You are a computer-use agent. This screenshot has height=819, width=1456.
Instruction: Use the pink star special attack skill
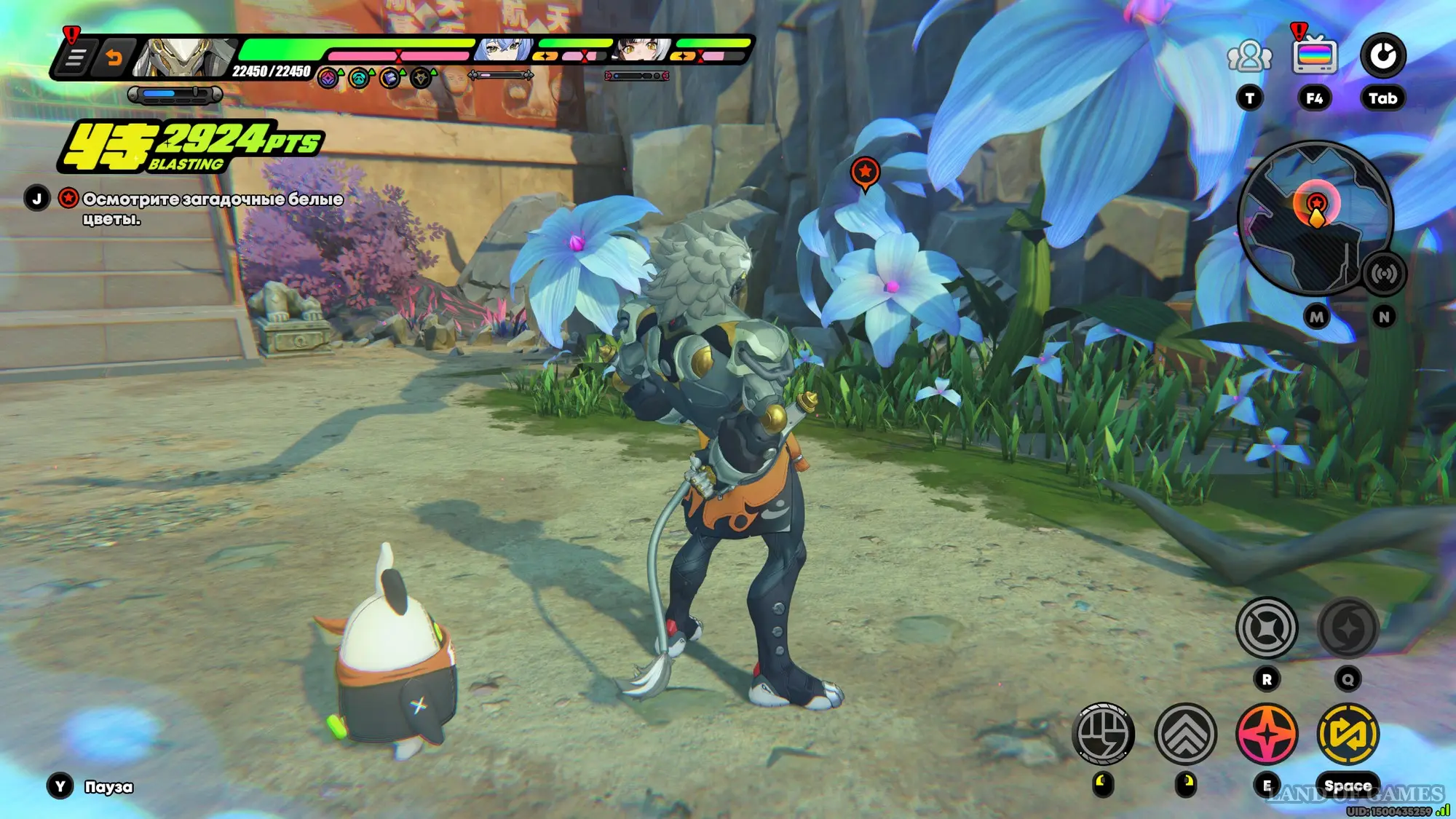pos(1267,734)
